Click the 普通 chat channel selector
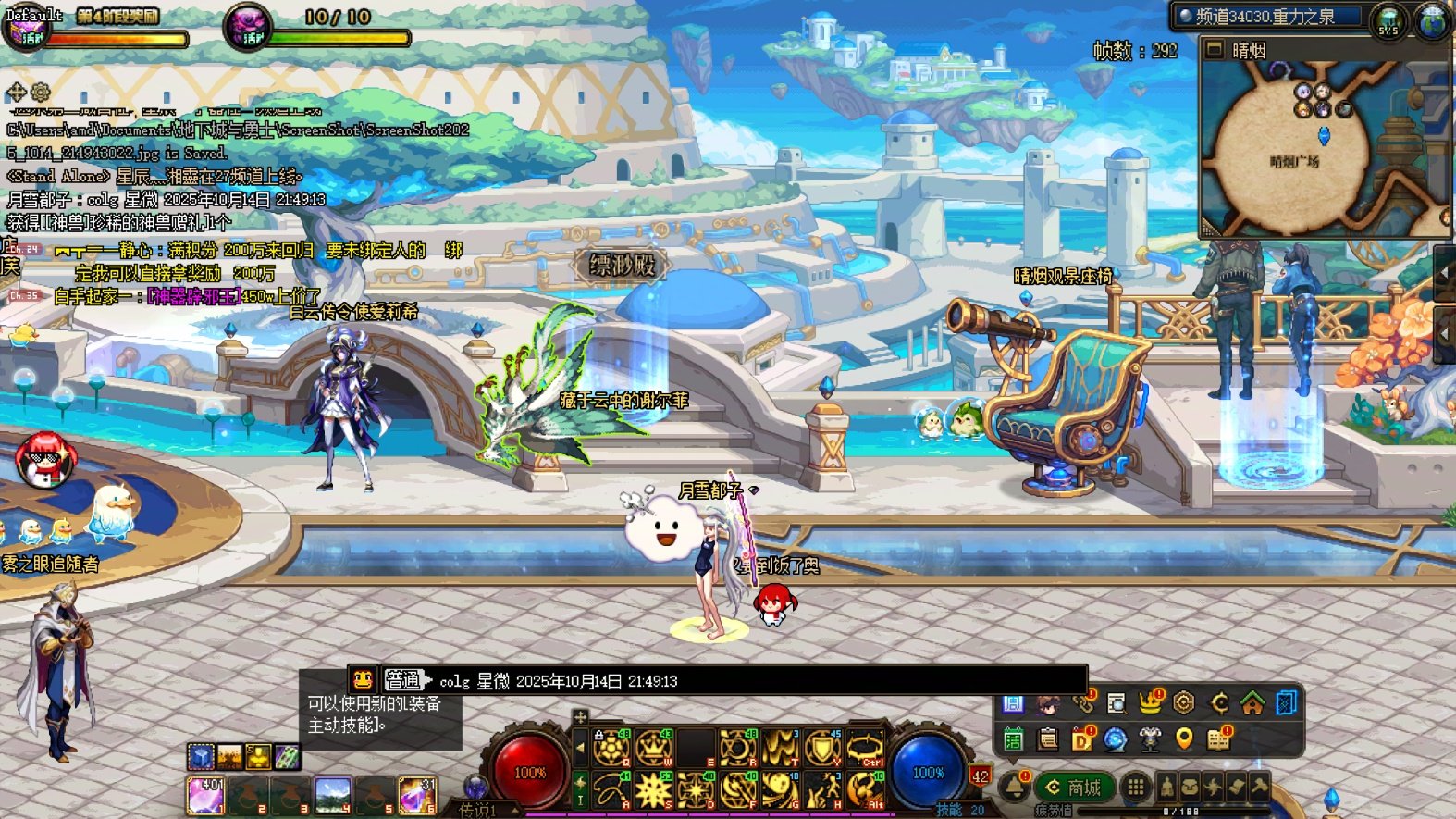Viewport: 1456px width, 819px height. [x=402, y=680]
